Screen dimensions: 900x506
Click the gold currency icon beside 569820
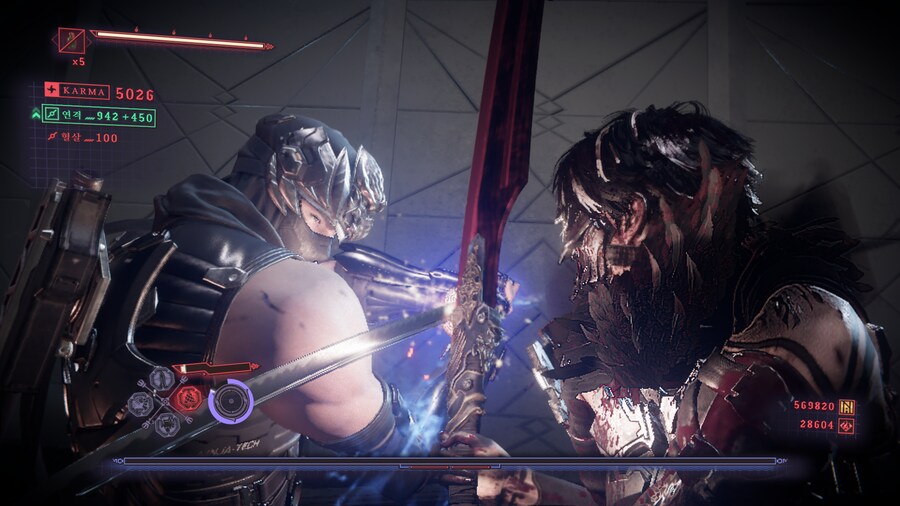click(845, 406)
